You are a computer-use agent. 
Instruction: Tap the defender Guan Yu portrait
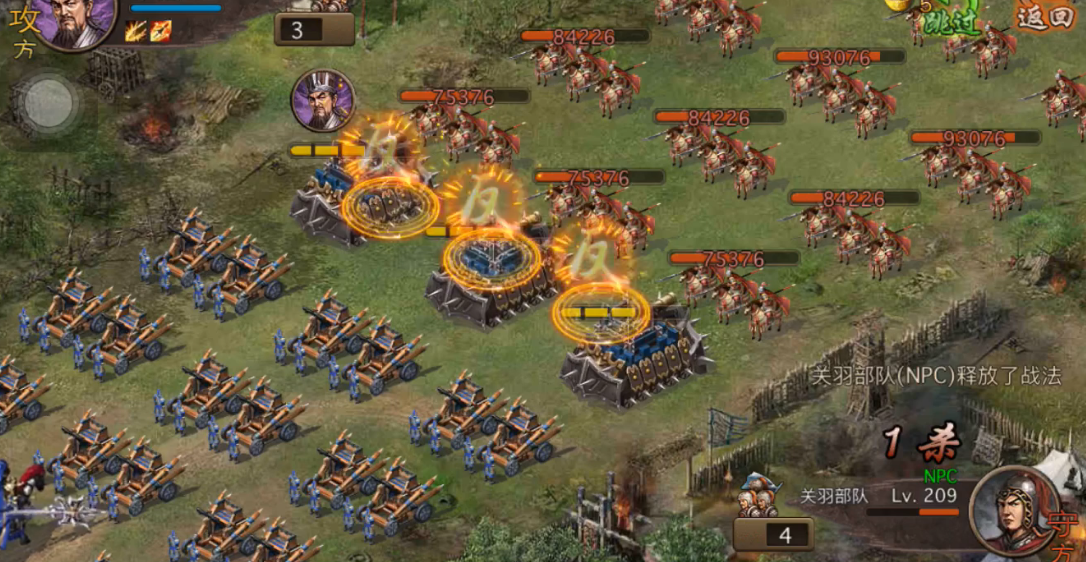[x=1015, y=509]
